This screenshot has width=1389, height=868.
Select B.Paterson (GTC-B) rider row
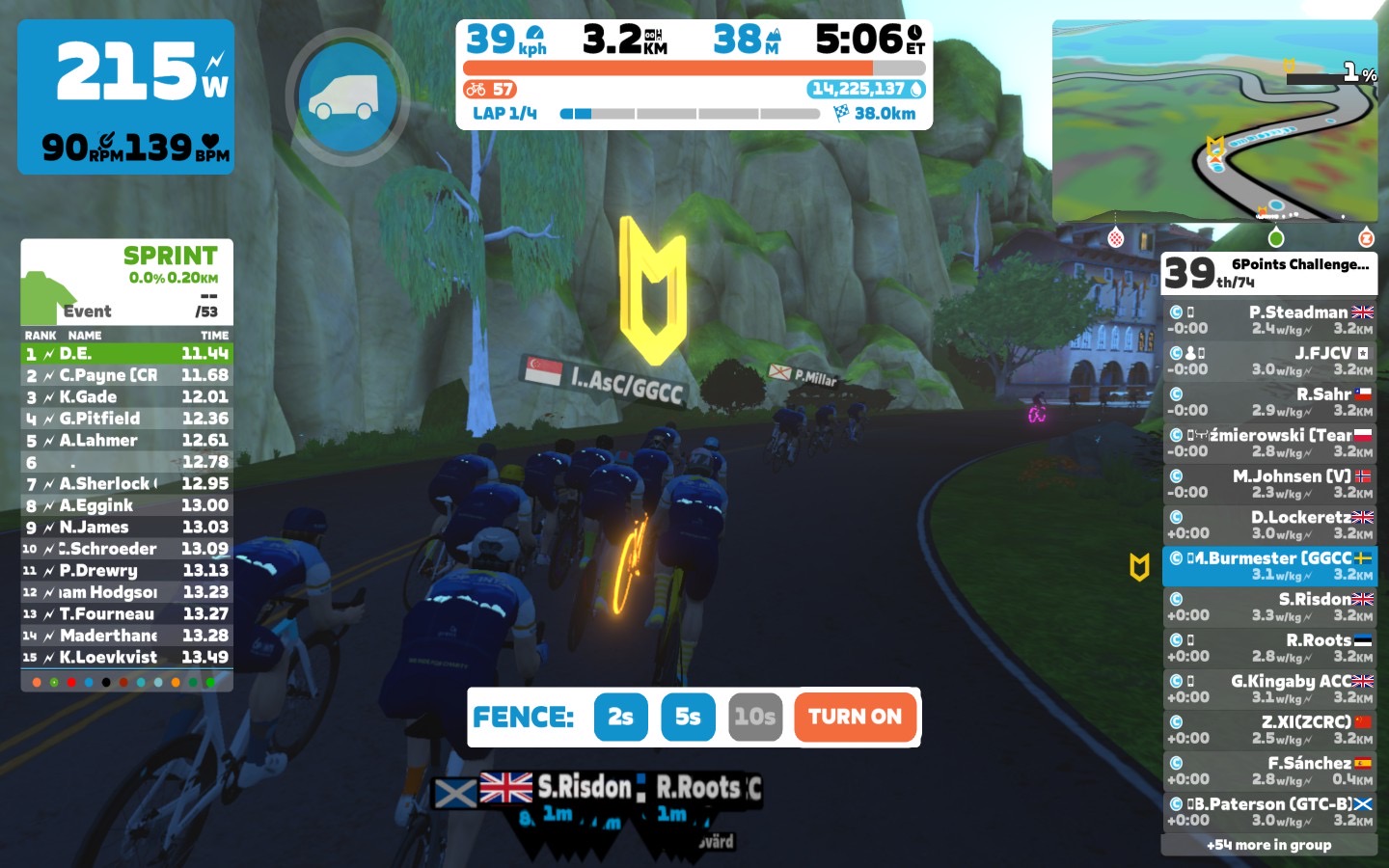coord(1268,812)
